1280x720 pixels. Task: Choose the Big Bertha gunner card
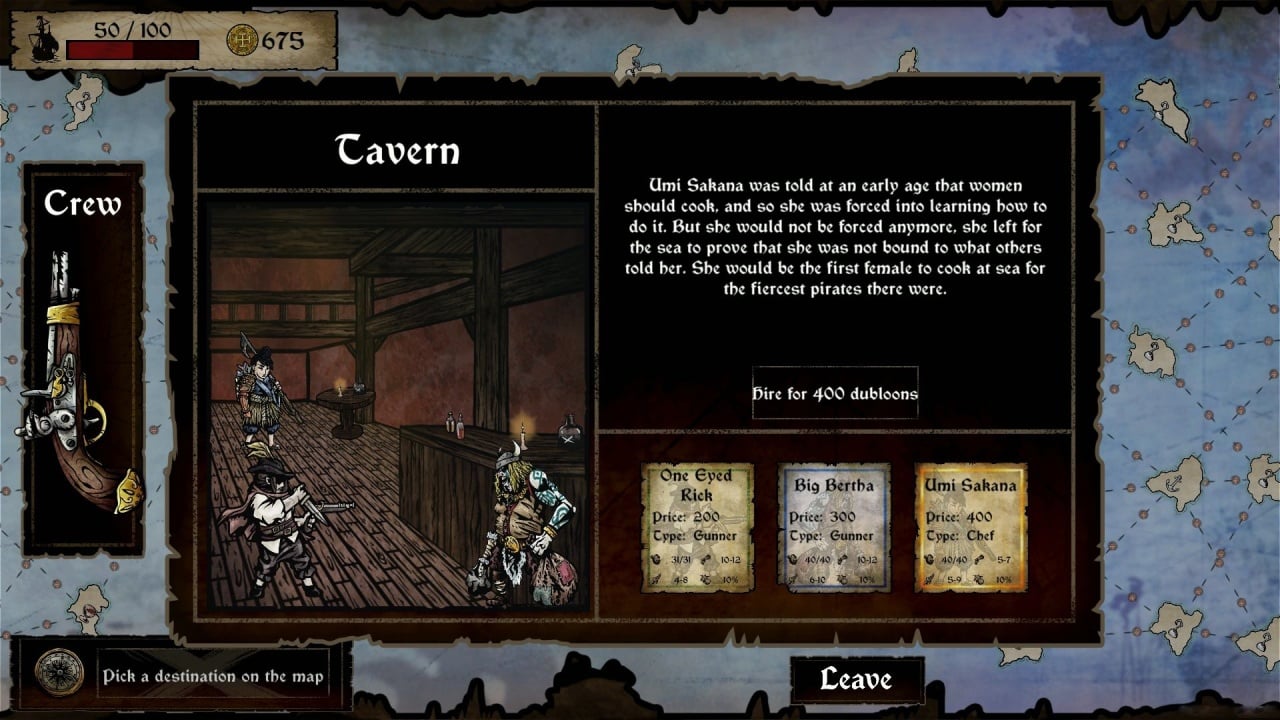[x=834, y=527]
